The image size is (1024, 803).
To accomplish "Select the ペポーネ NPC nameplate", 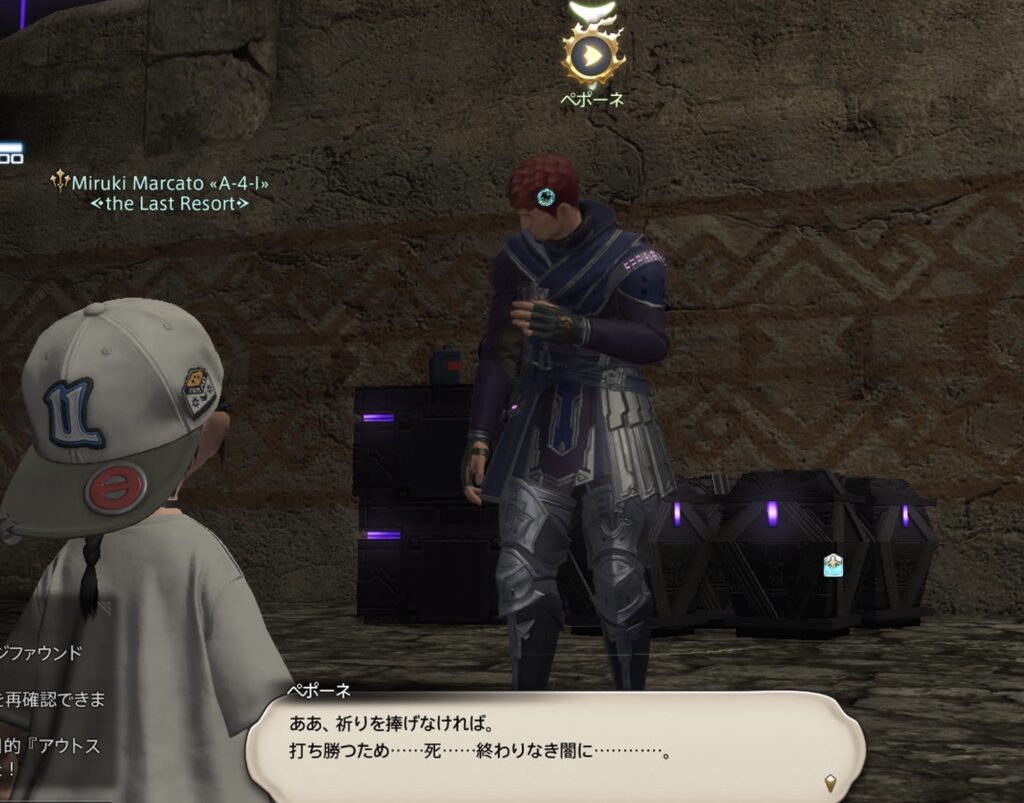I will click(592, 99).
